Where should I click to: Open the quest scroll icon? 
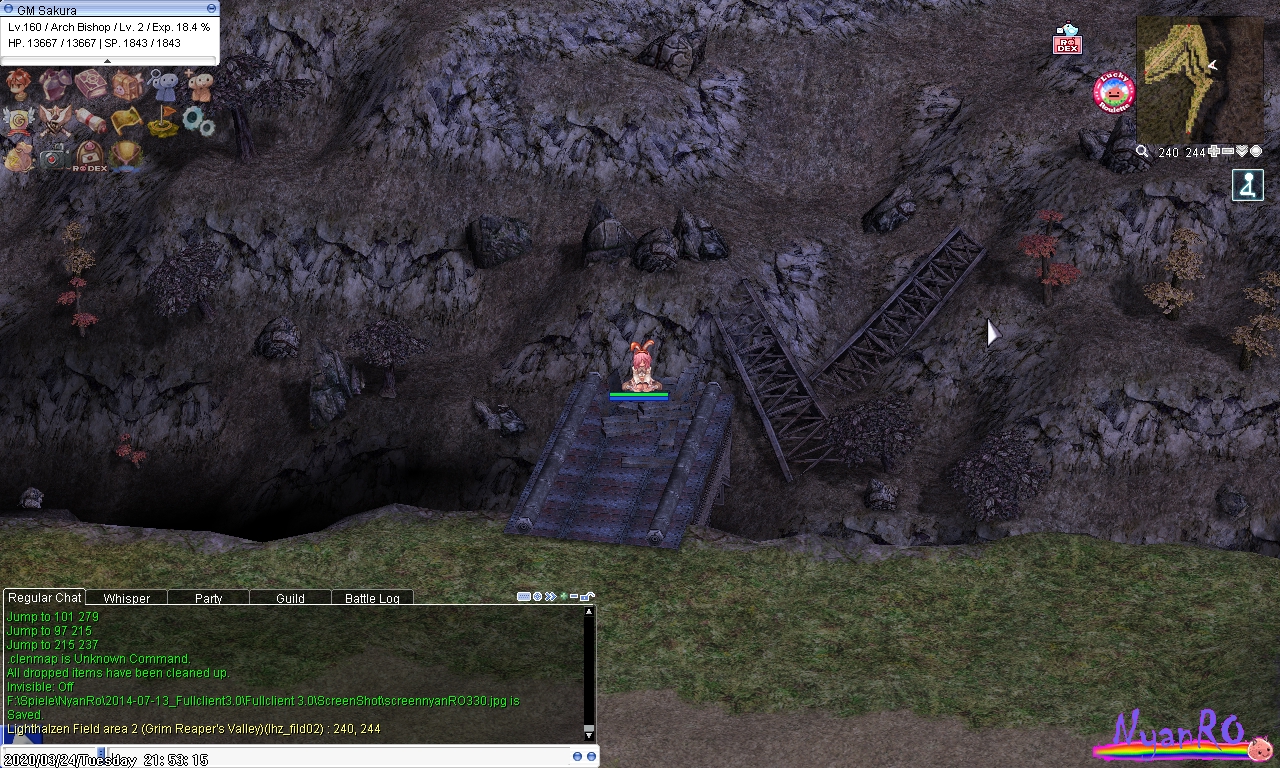[91, 120]
